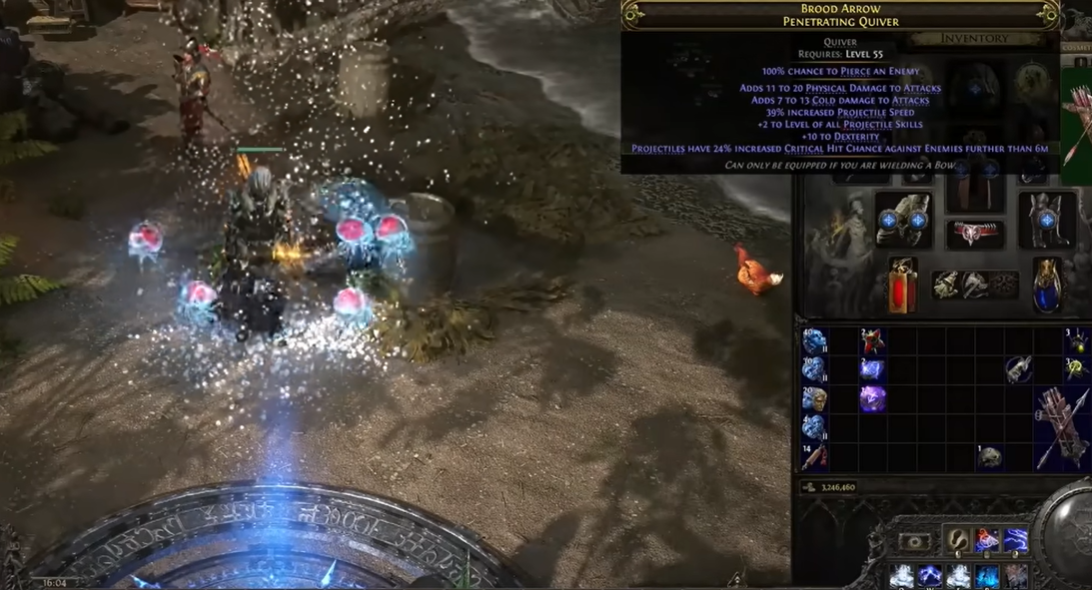Select the scroll stack of 14

click(813, 457)
